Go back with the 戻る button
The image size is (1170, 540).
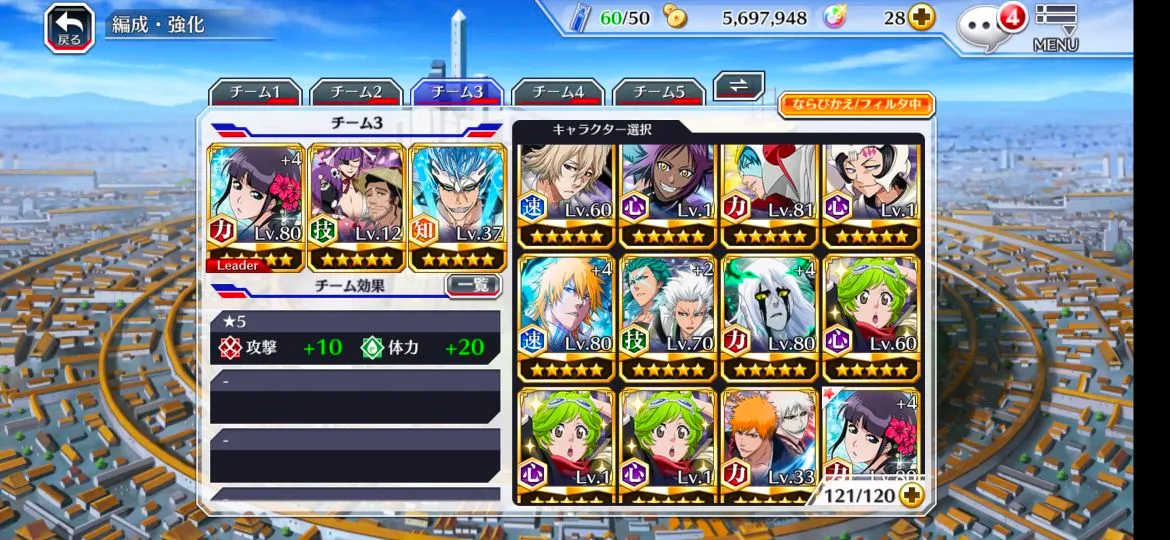point(69,27)
